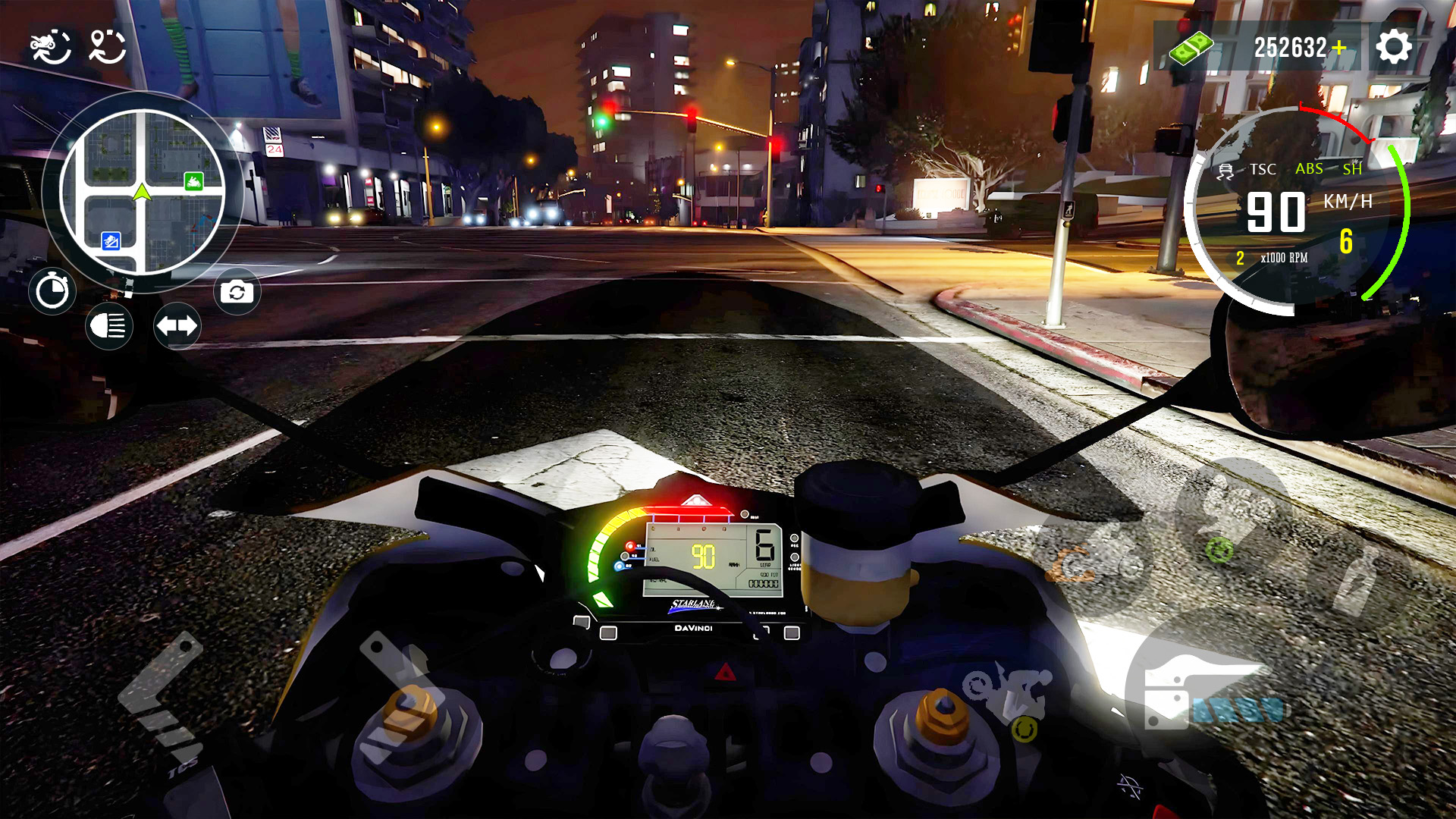
Task: Switch camera view with the camera icon
Action: click(x=237, y=291)
